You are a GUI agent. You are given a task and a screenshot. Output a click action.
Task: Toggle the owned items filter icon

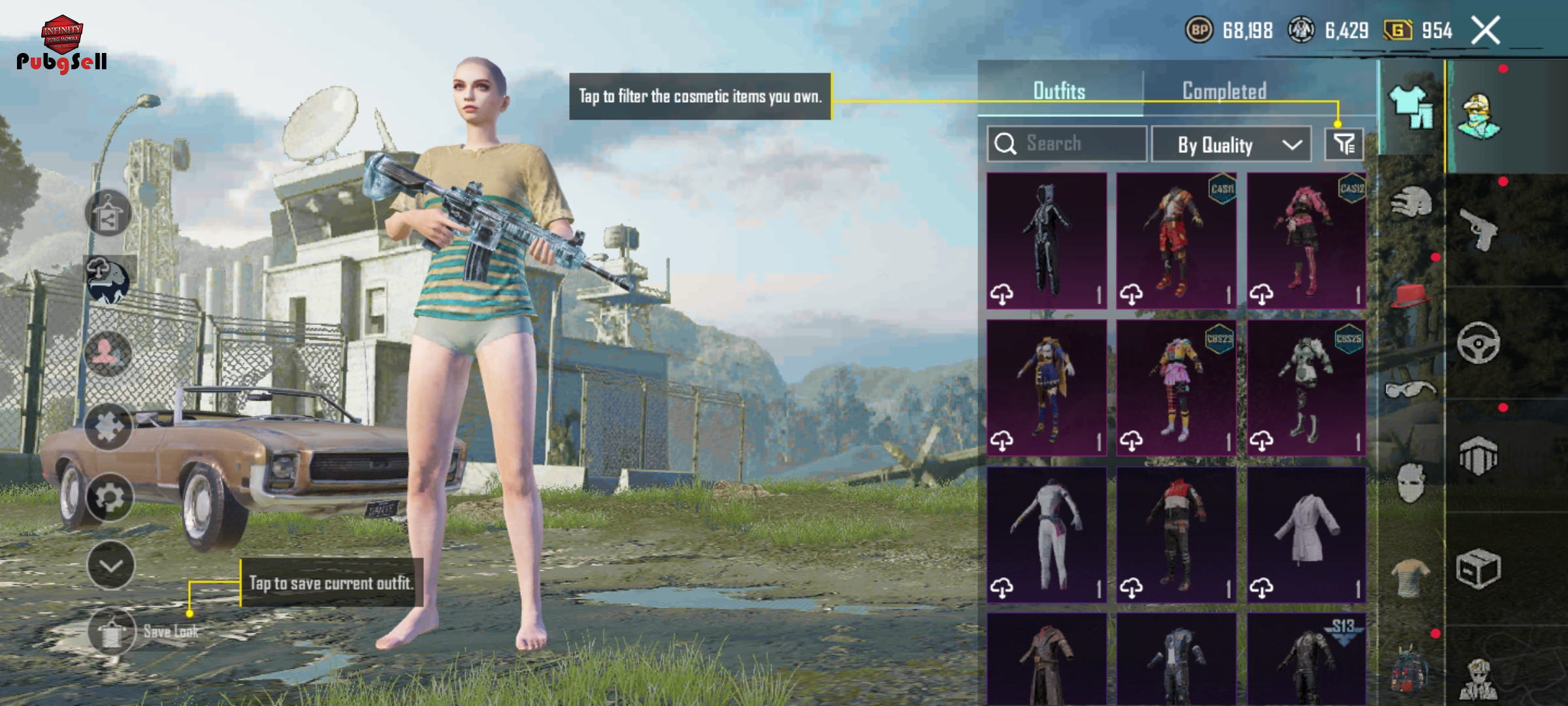pos(1344,144)
